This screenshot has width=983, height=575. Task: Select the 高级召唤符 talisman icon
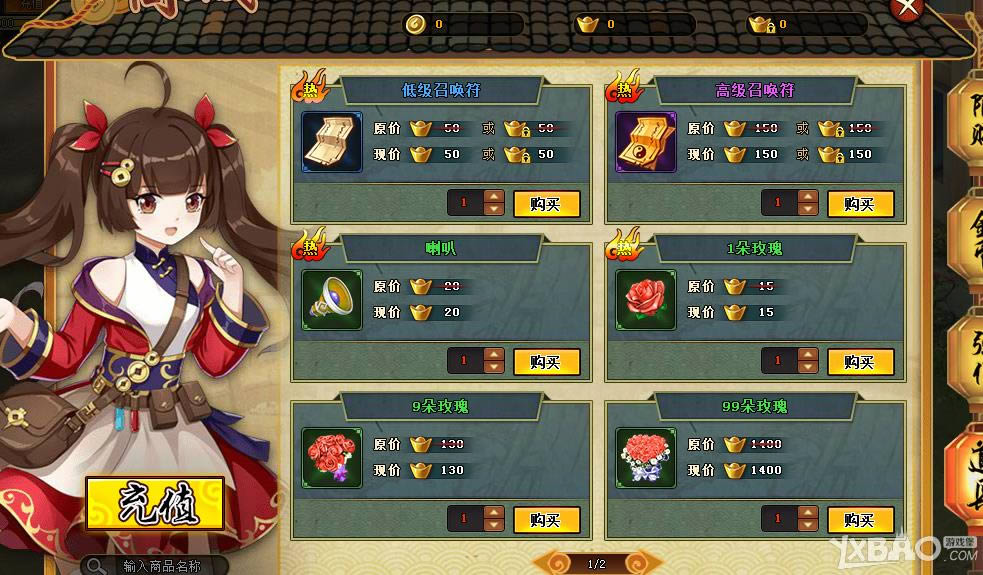(x=646, y=141)
